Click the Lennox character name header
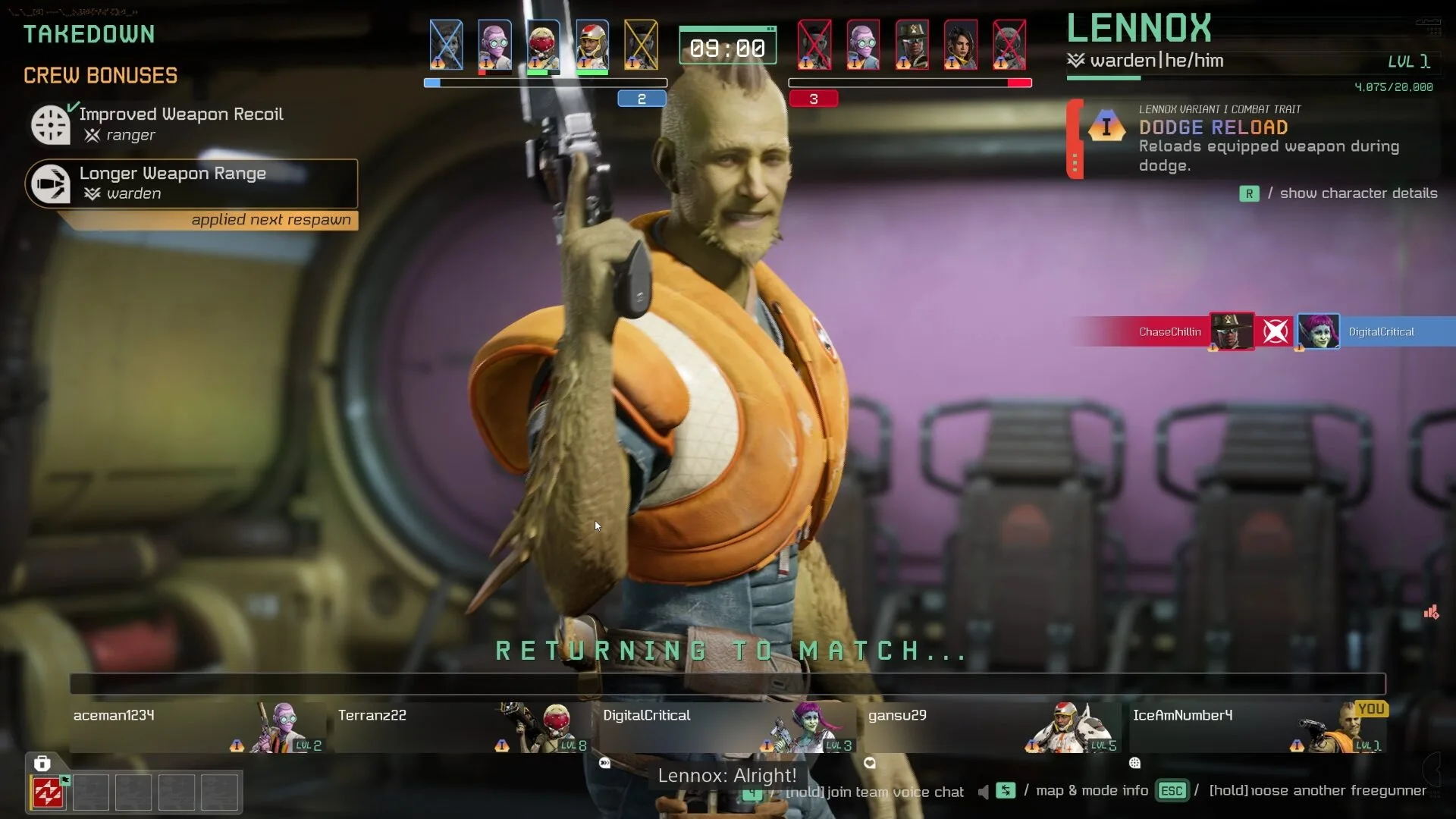This screenshot has width=1456, height=819. 1139,29
